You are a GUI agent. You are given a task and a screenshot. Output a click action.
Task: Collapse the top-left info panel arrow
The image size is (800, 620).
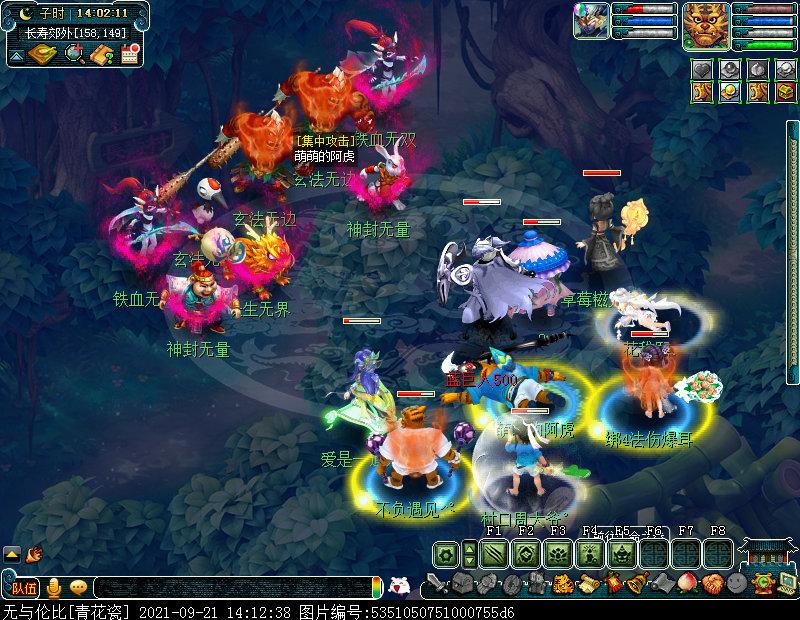point(17,57)
